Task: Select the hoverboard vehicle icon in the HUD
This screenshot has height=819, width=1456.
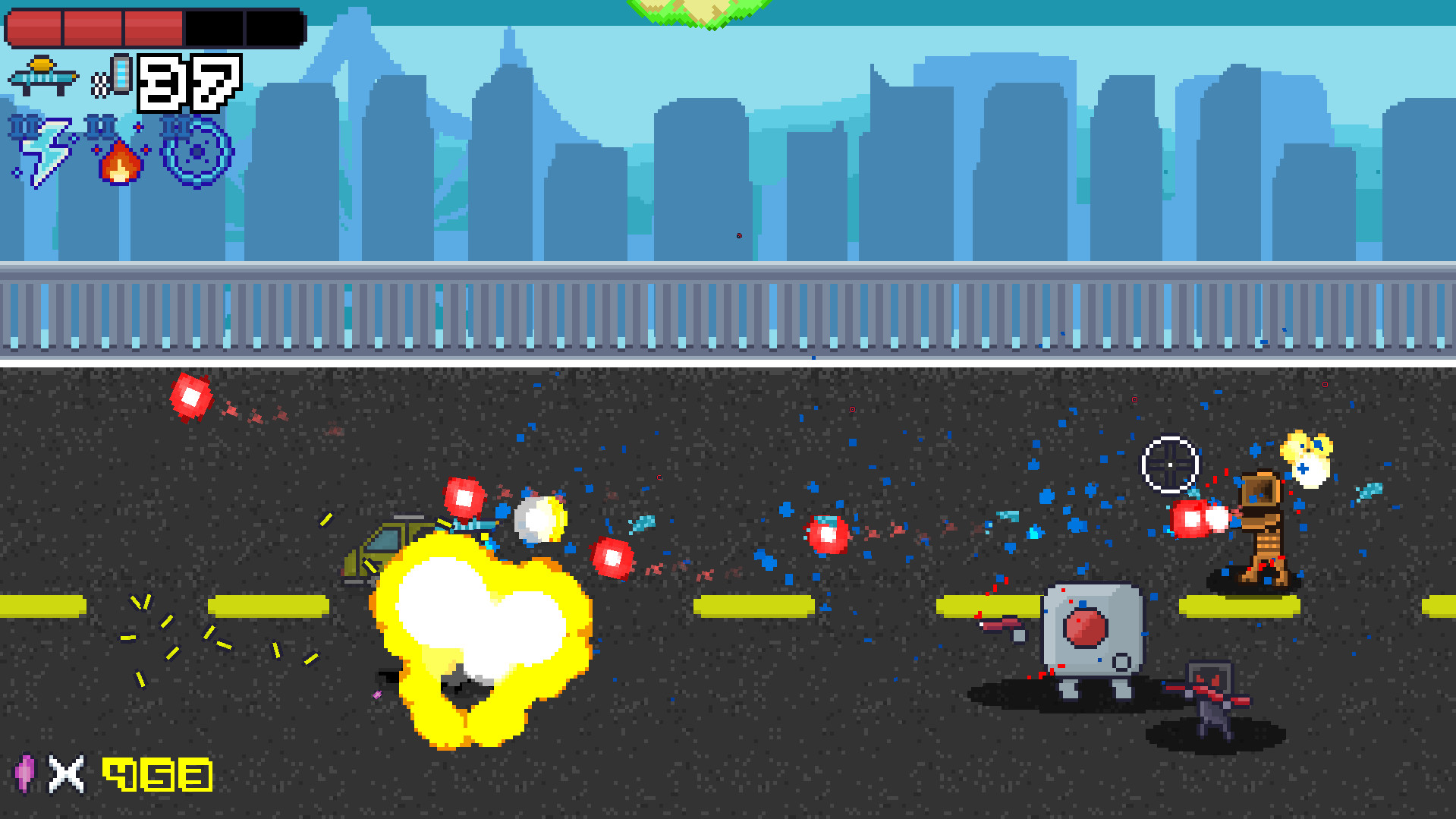Action: 42,76
